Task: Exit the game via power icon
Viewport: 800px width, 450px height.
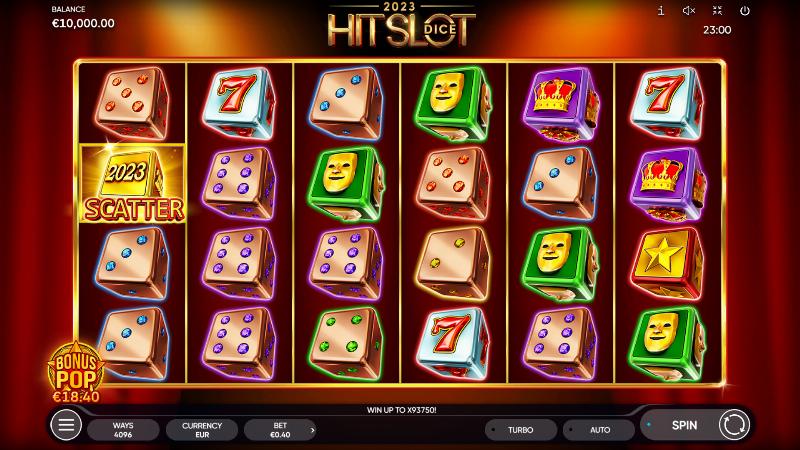Action: coord(744,10)
